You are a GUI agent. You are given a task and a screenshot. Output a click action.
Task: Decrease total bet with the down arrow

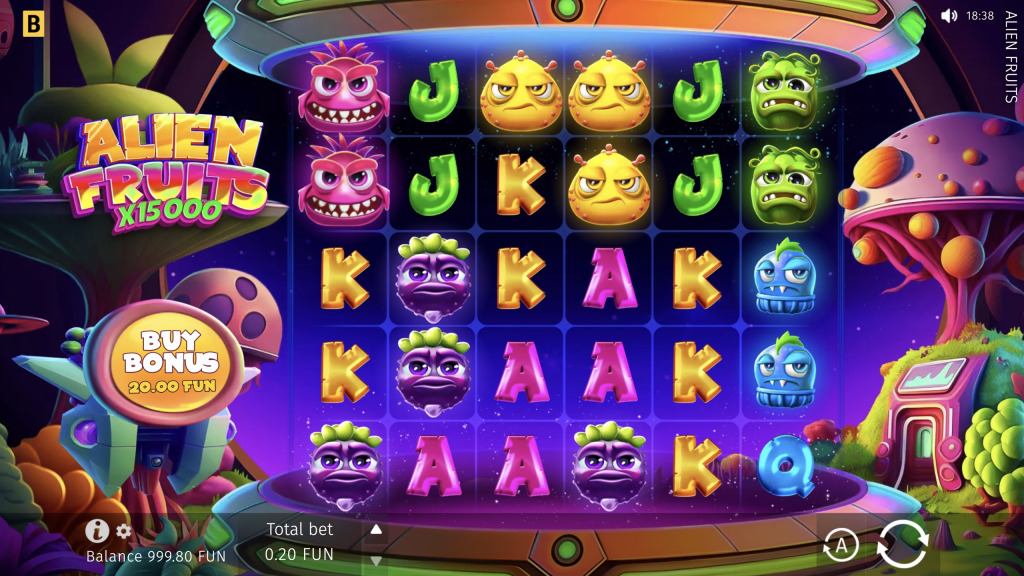(376, 560)
